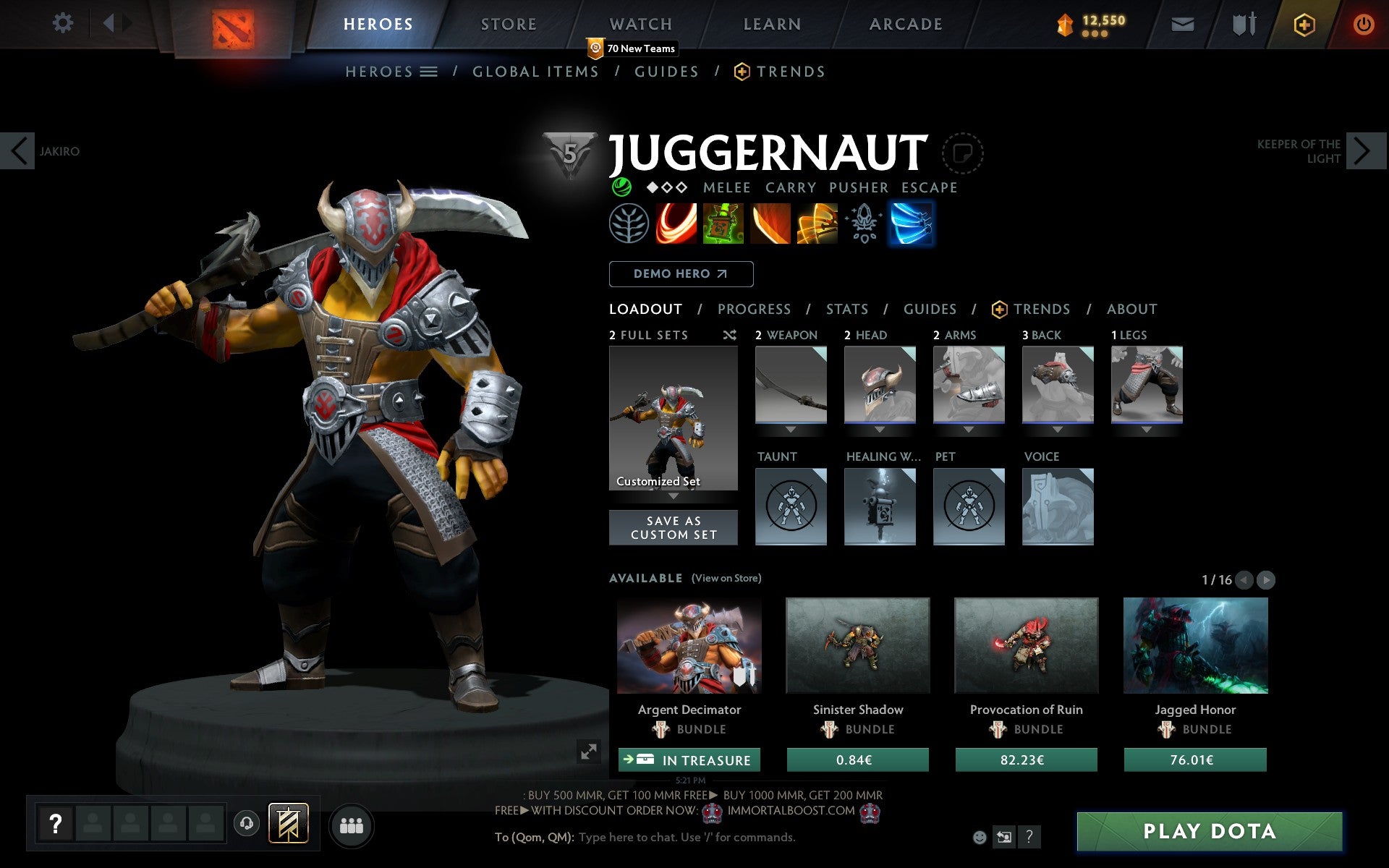The image size is (1389, 868).
Task: Click the shards currency icon showing 12,550
Action: click(1063, 23)
